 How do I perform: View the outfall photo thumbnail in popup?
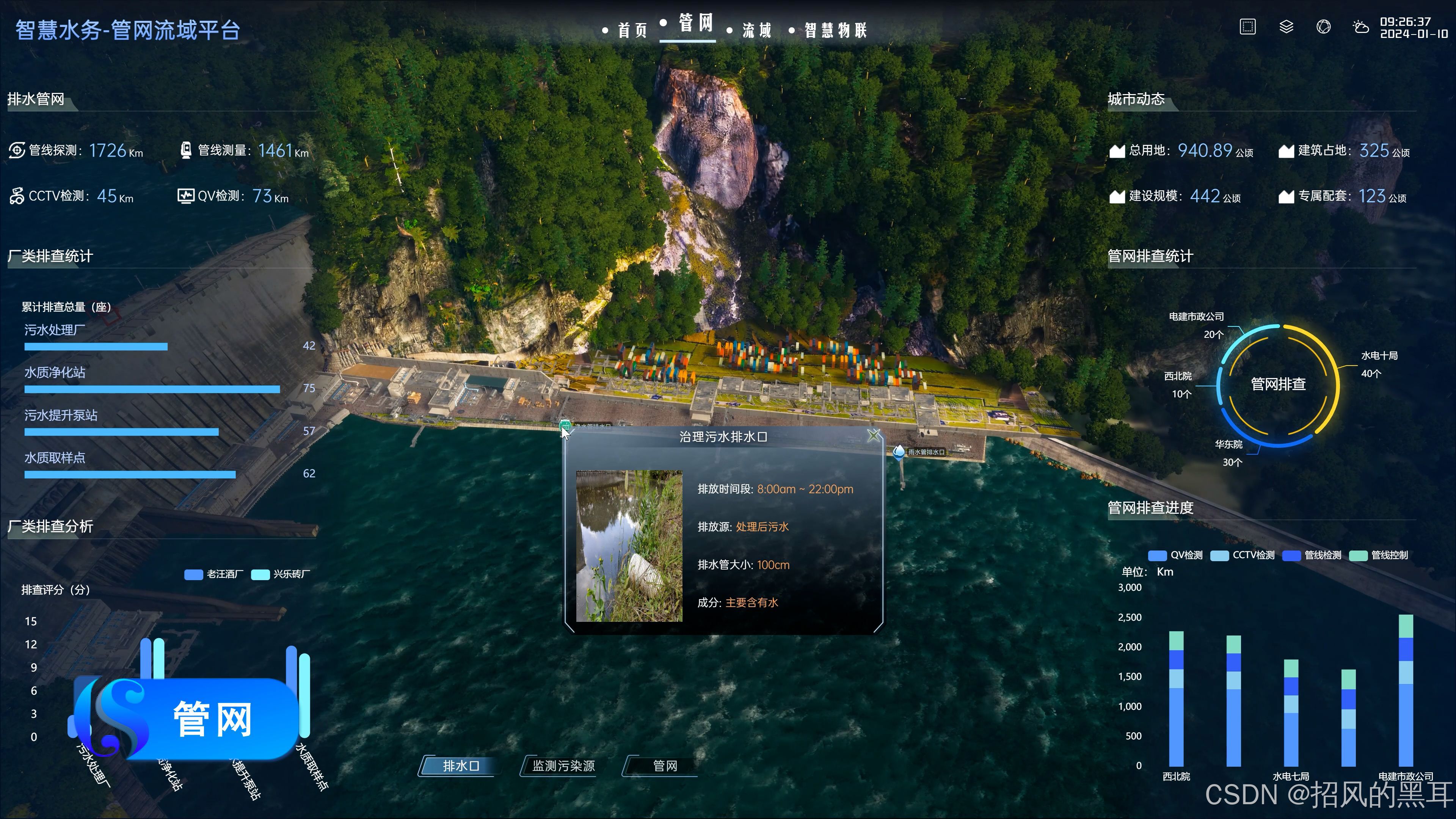pyautogui.click(x=629, y=546)
